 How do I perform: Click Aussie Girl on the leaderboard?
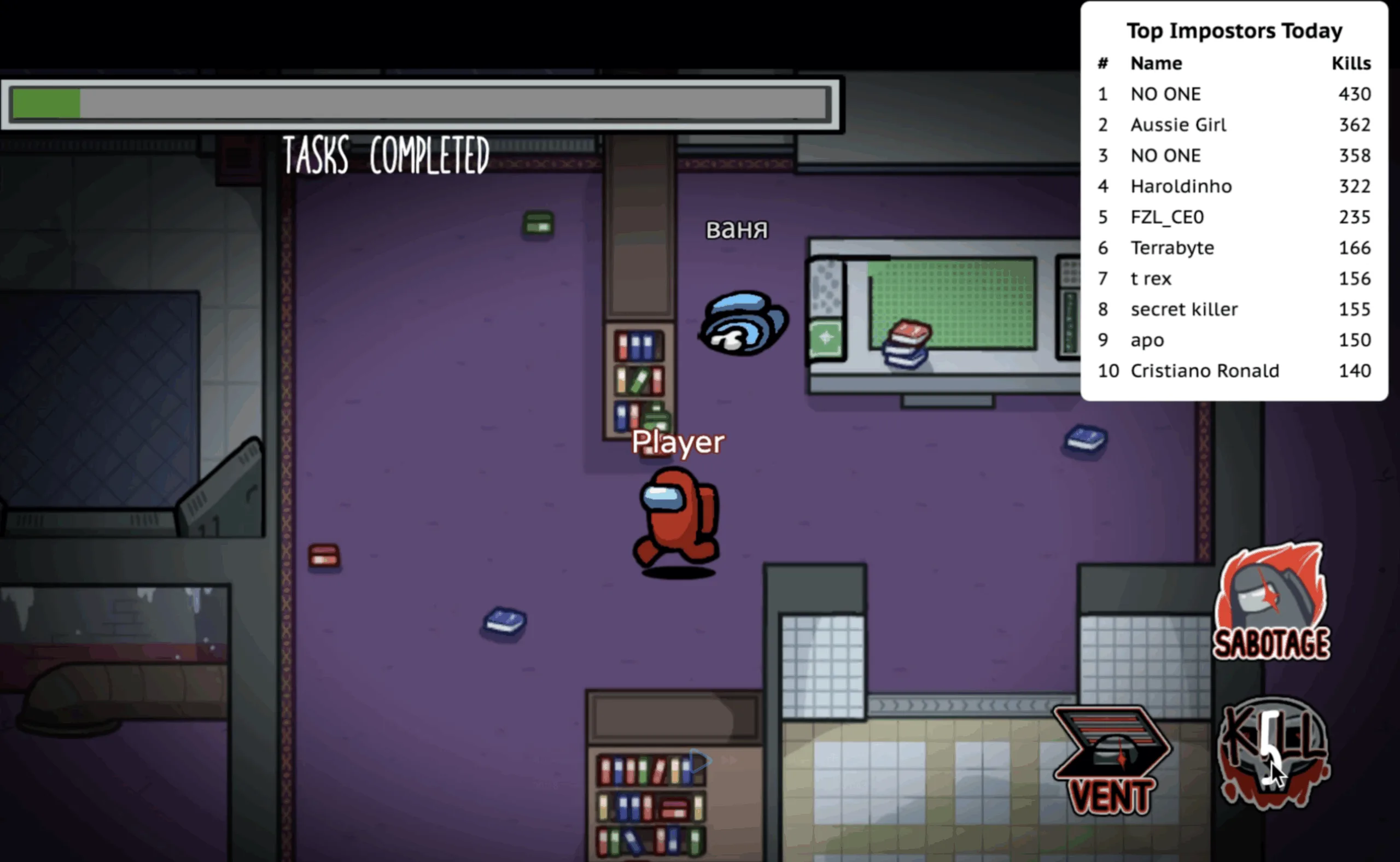(x=1178, y=125)
